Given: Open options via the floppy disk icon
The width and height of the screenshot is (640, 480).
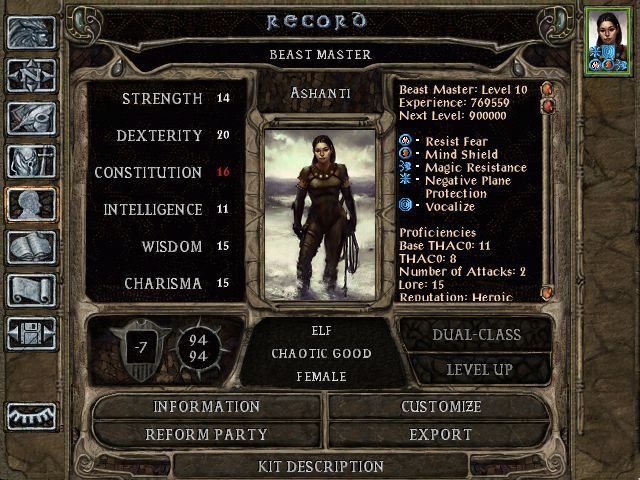Looking at the screenshot, I should [30, 332].
